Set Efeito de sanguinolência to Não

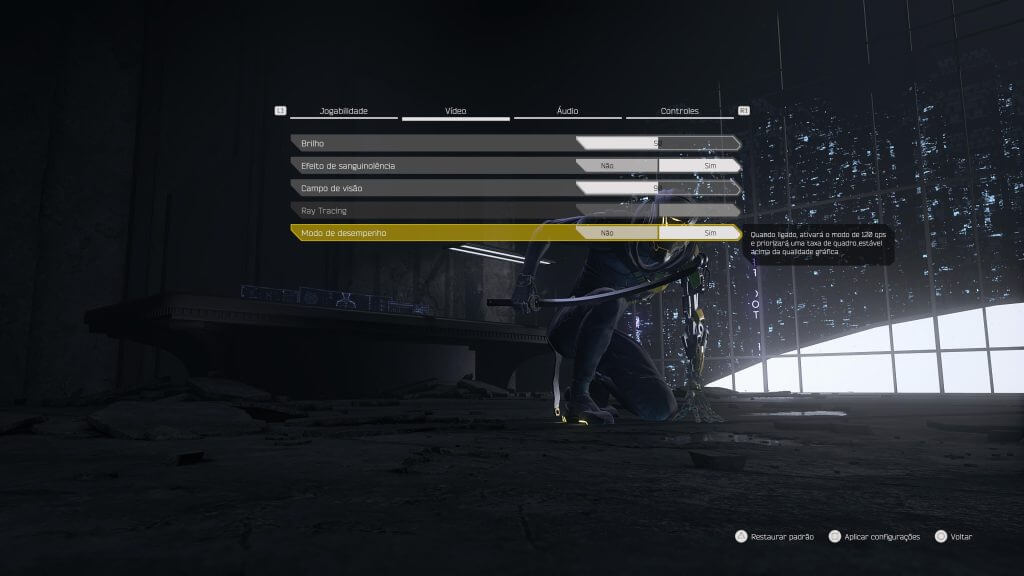(607, 165)
